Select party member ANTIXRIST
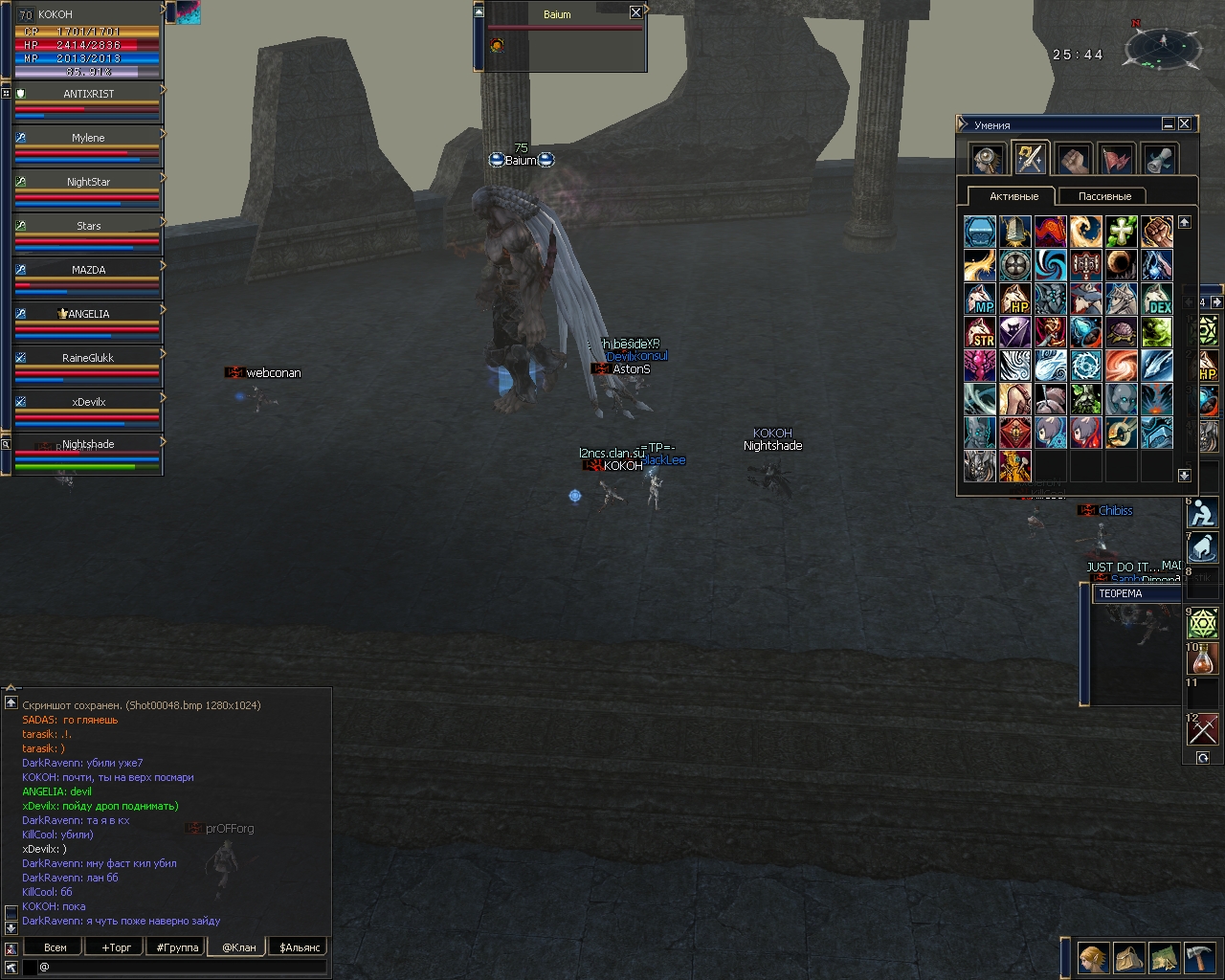The width and height of the screenshot is (1225, 980). 88,94
